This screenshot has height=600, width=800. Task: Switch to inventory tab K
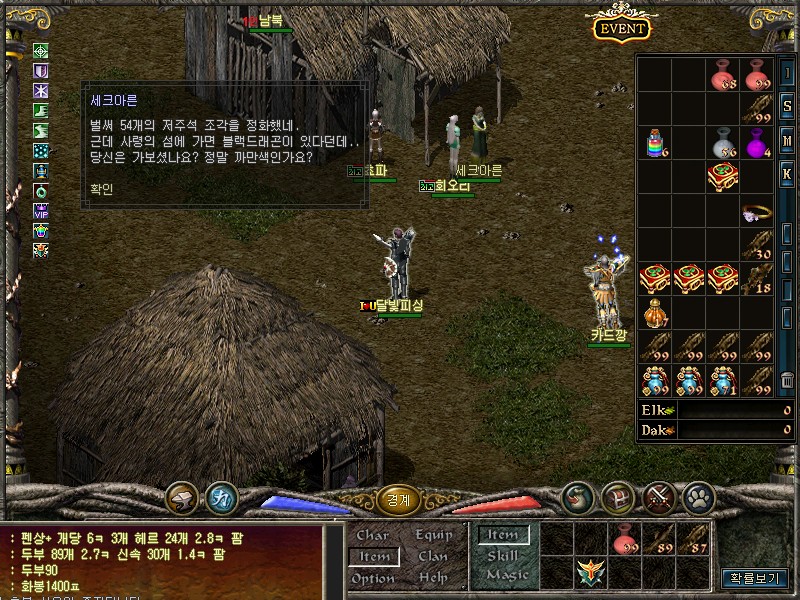788,173
